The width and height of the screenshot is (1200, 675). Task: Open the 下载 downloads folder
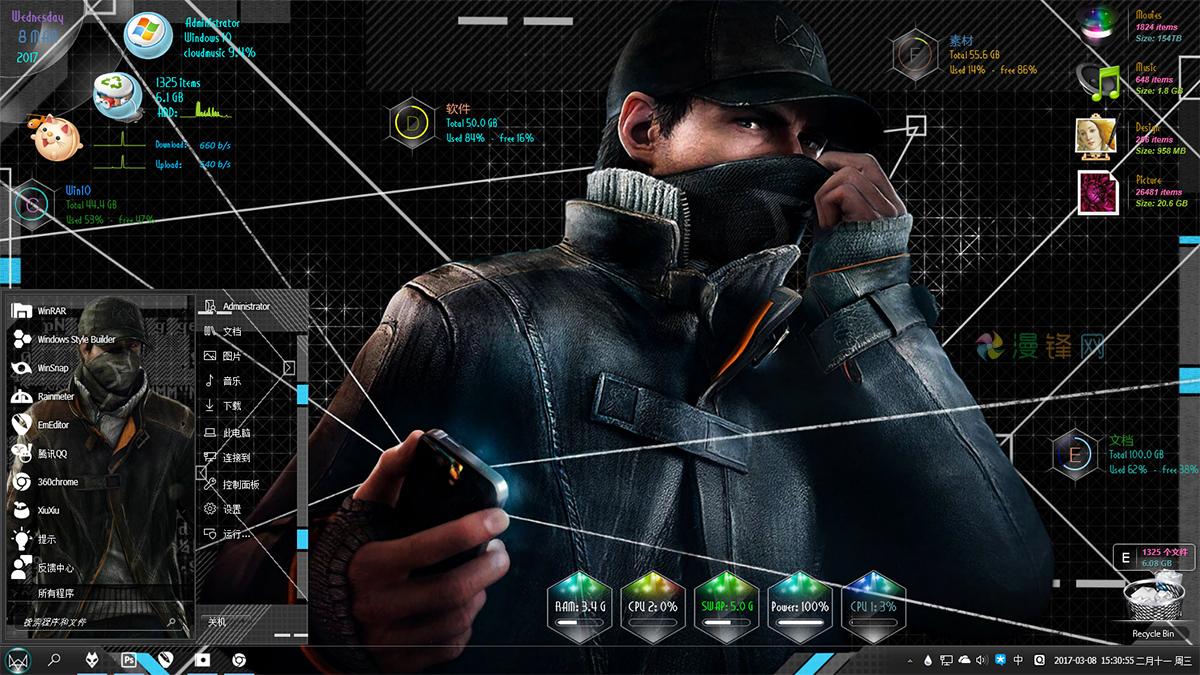click(x=231, y=406)
